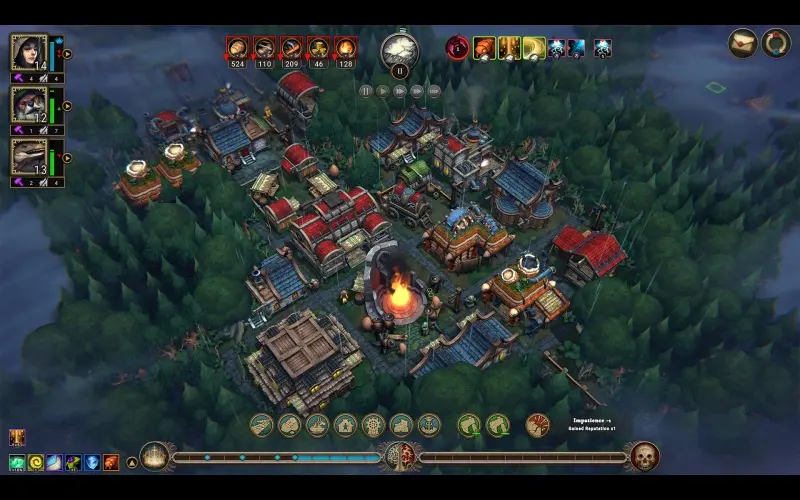Open the orders scroll button
Viewport: 800px width, 500px height.
742,43
